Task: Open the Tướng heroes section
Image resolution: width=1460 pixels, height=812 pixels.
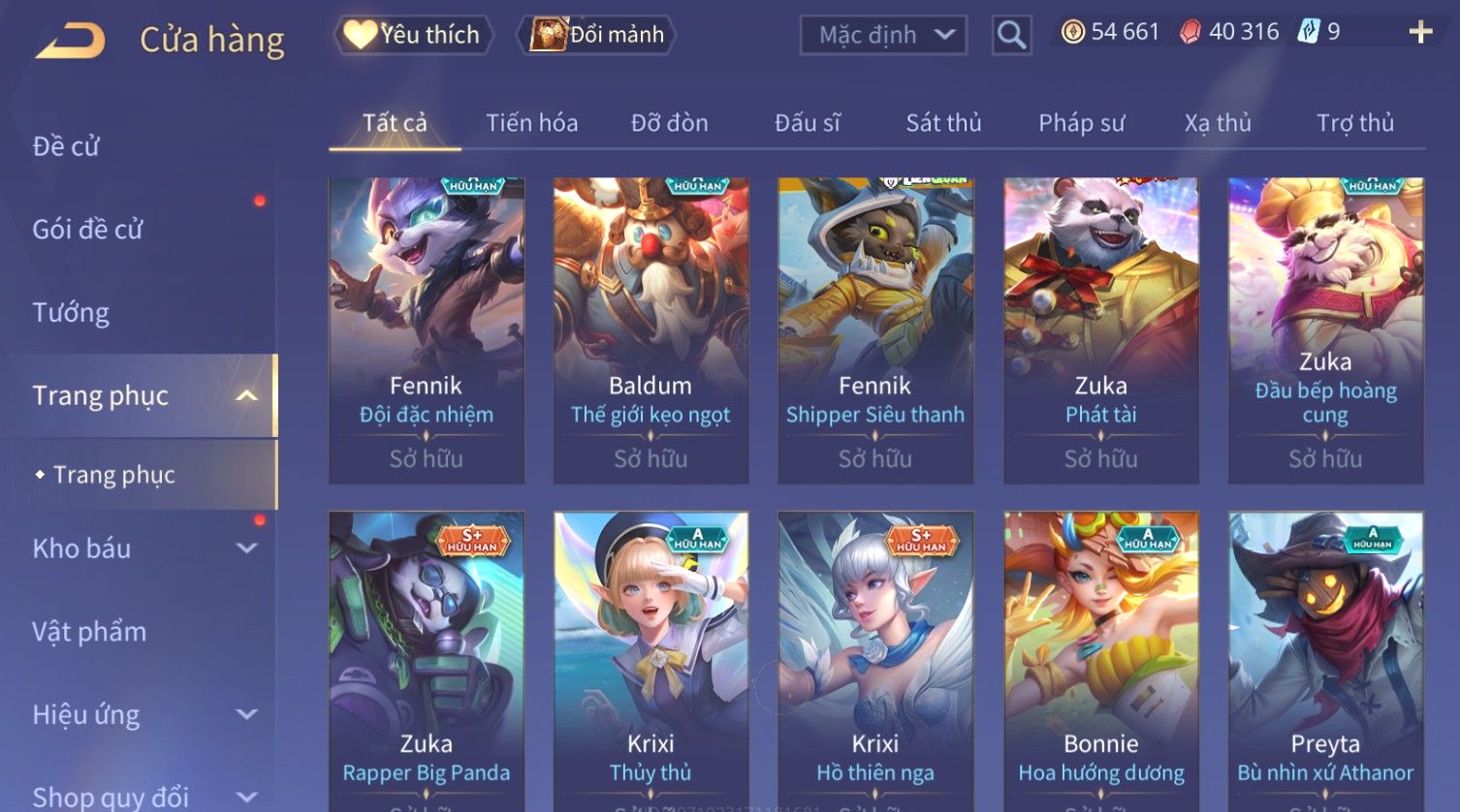Action: point(71,312)
